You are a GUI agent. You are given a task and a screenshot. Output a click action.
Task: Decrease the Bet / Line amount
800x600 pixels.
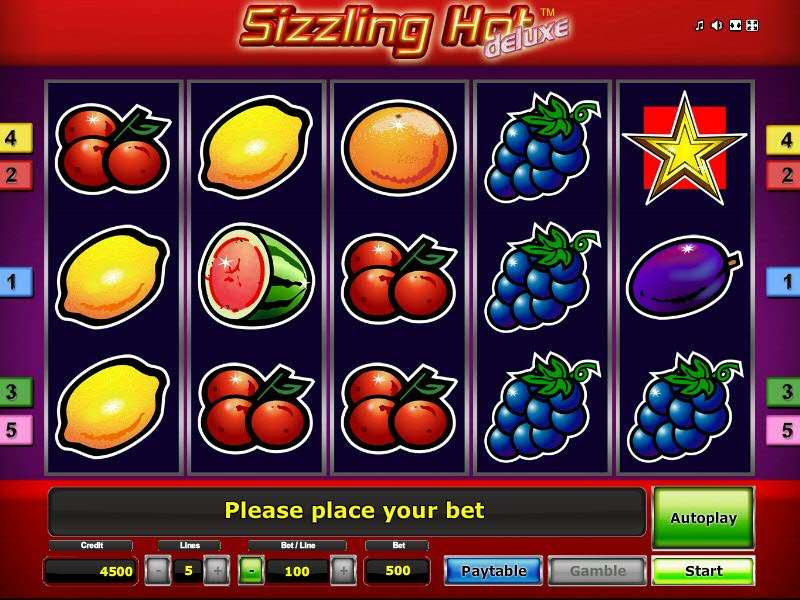coord(251,571)
